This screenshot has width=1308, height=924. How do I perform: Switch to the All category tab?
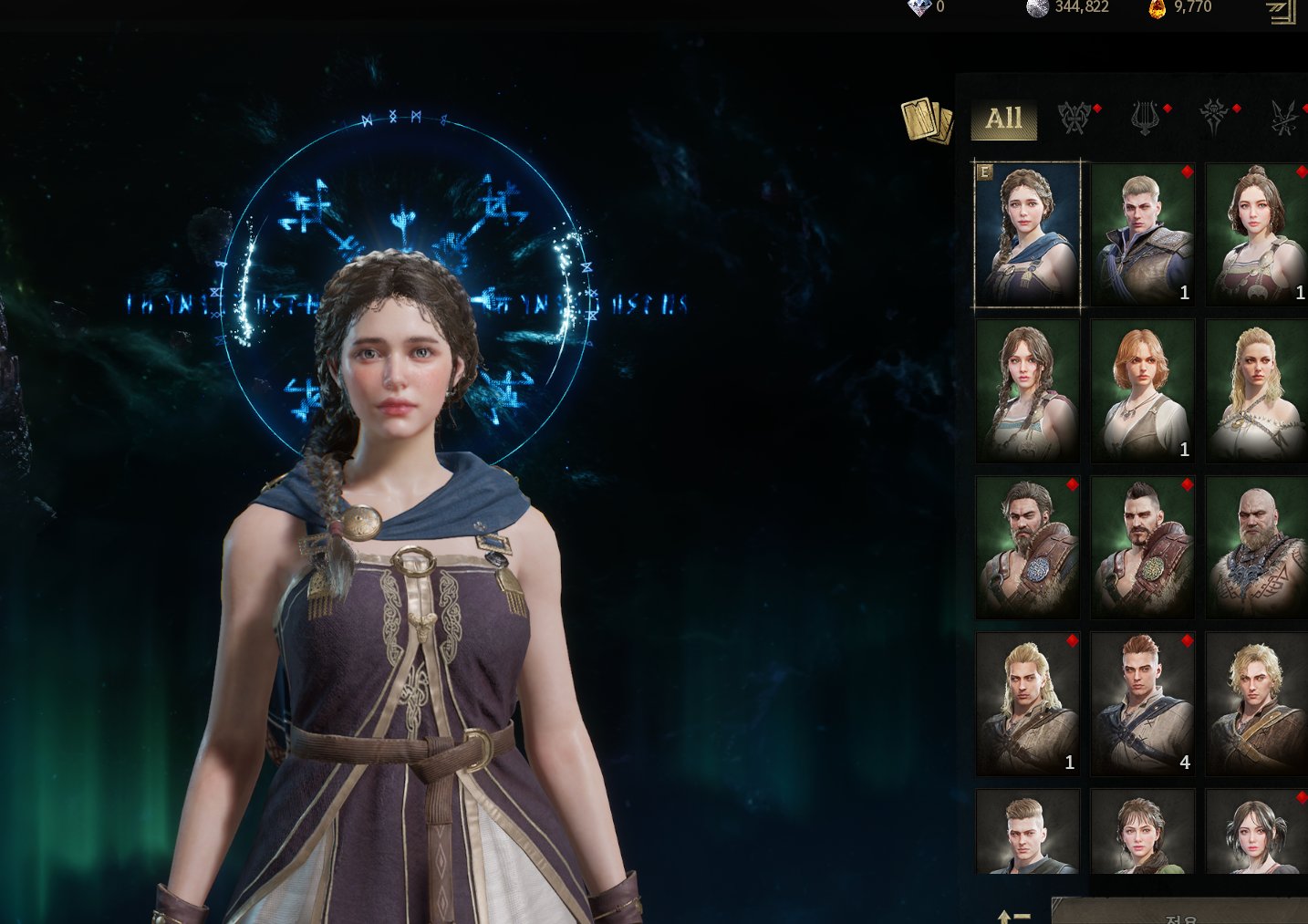coord(1003,119)
